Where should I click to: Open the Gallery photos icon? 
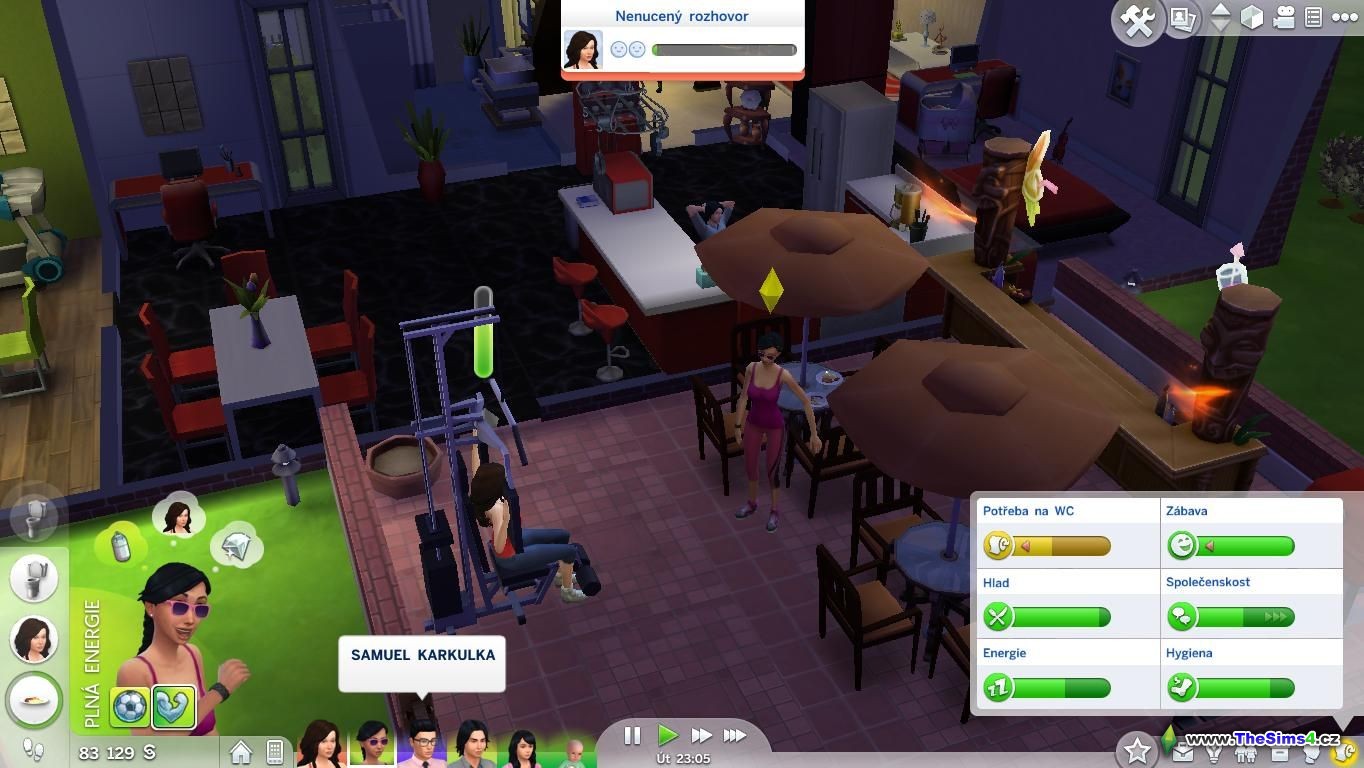coord(1183,19)
